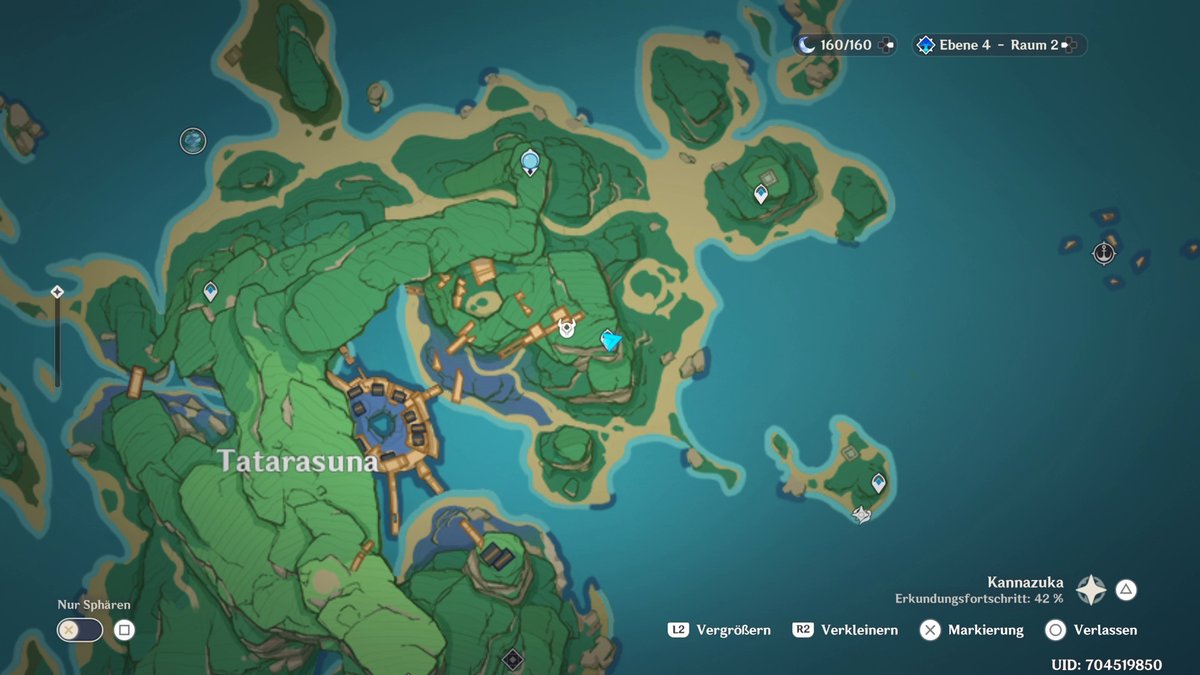Select the anchor Waverider waypoint at sea
This screenshot has width=1200, height=675.
click(1104, 253)
